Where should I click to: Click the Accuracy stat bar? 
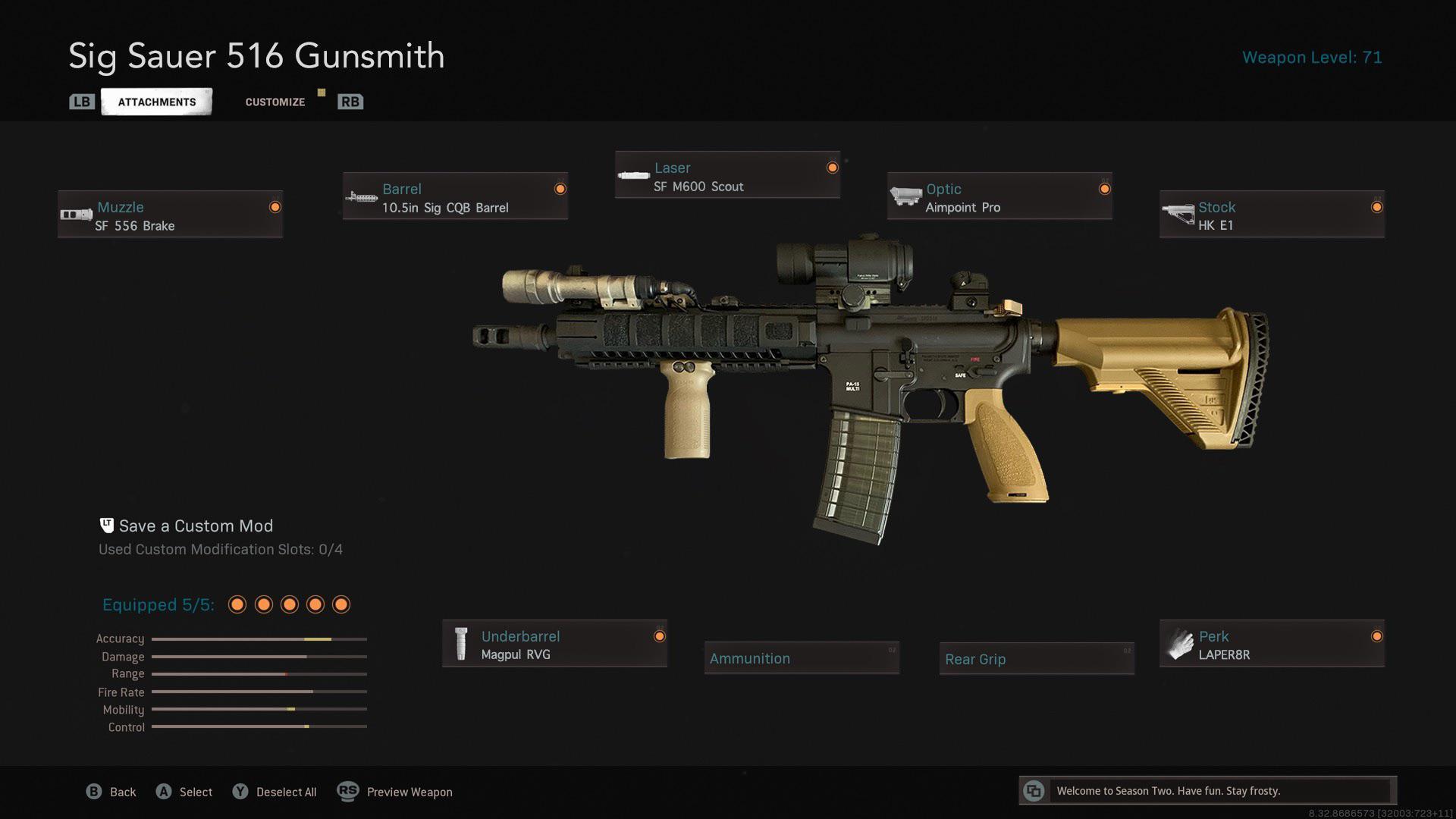click(x=259, y=639)
